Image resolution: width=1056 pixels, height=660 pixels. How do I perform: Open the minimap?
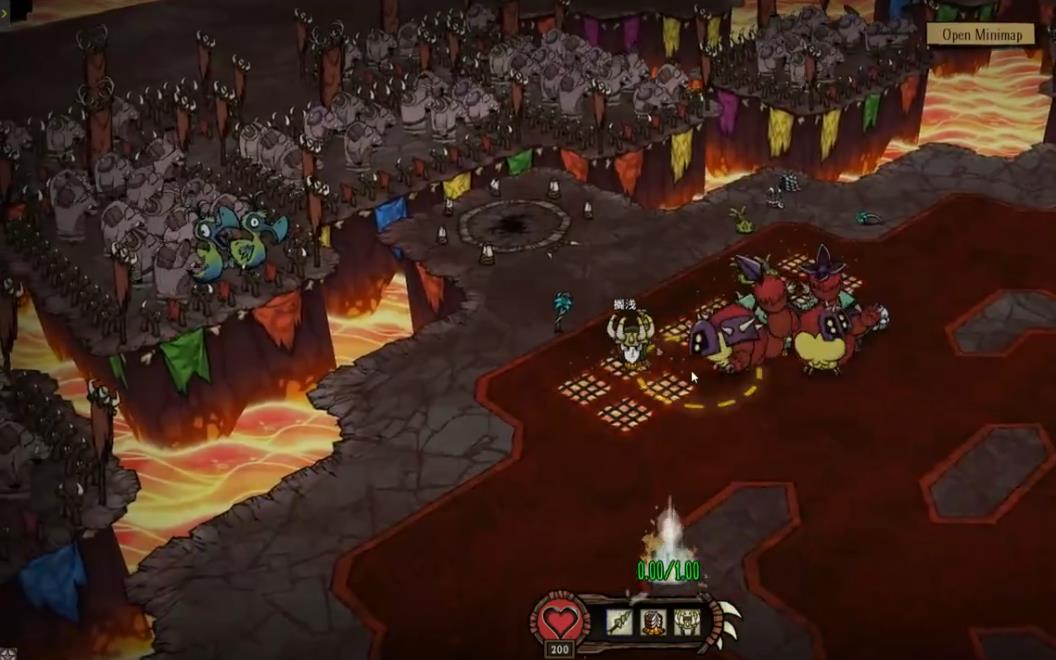tap(980, 34)
